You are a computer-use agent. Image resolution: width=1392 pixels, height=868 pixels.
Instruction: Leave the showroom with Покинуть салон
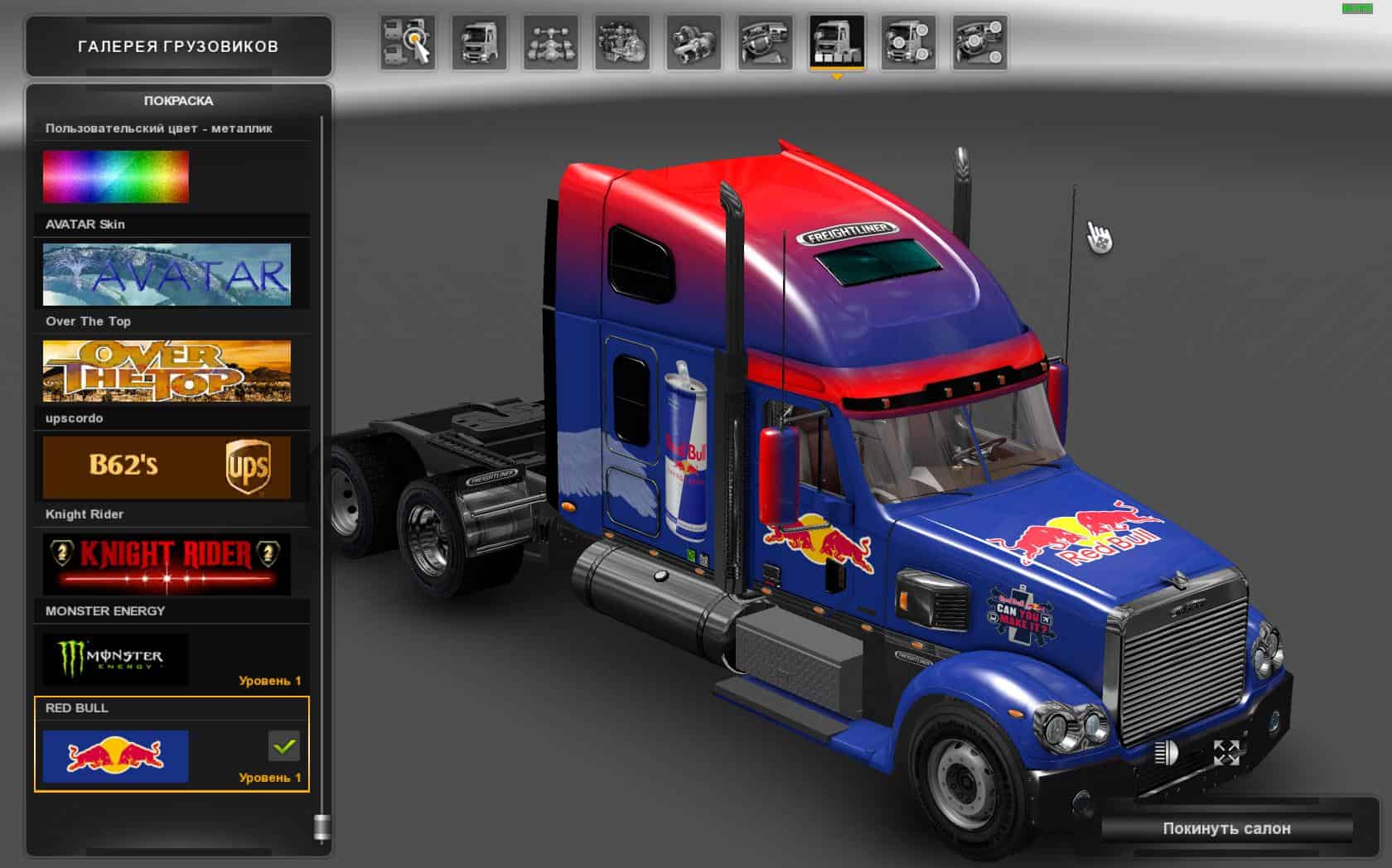1226,828
